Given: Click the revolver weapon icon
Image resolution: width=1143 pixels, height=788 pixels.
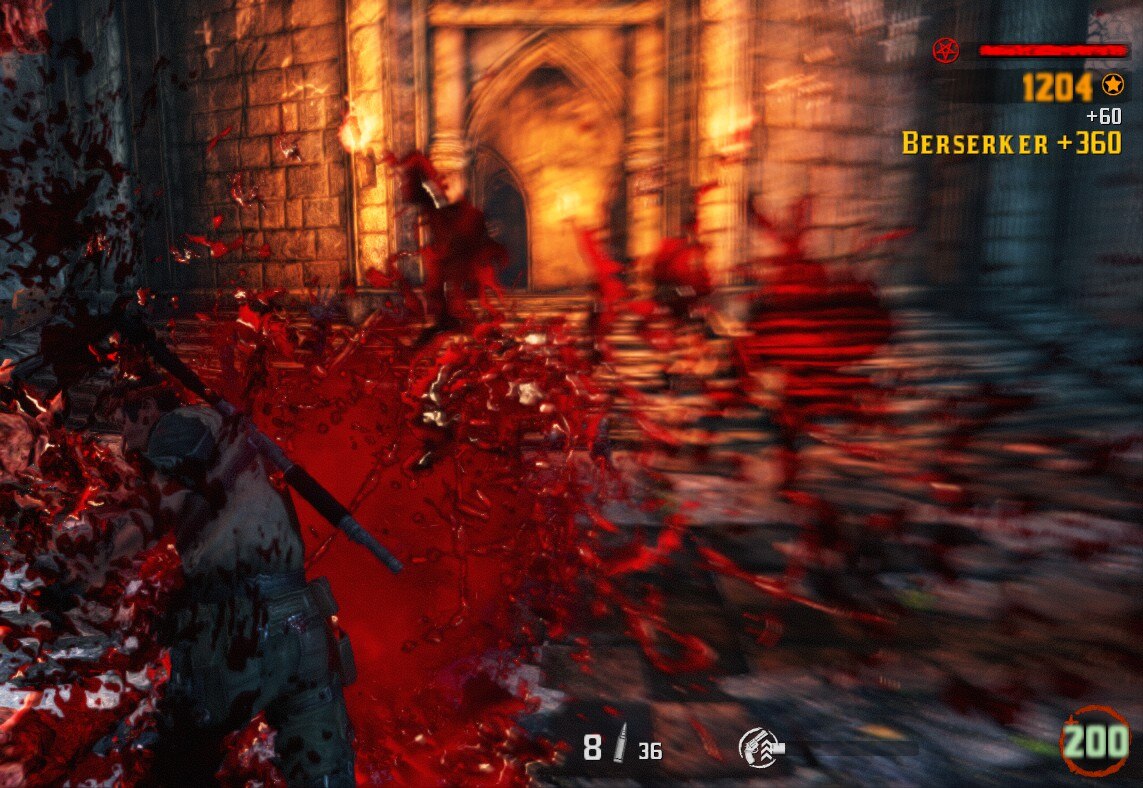Looking at the screenshot, I should pos(760,745).
